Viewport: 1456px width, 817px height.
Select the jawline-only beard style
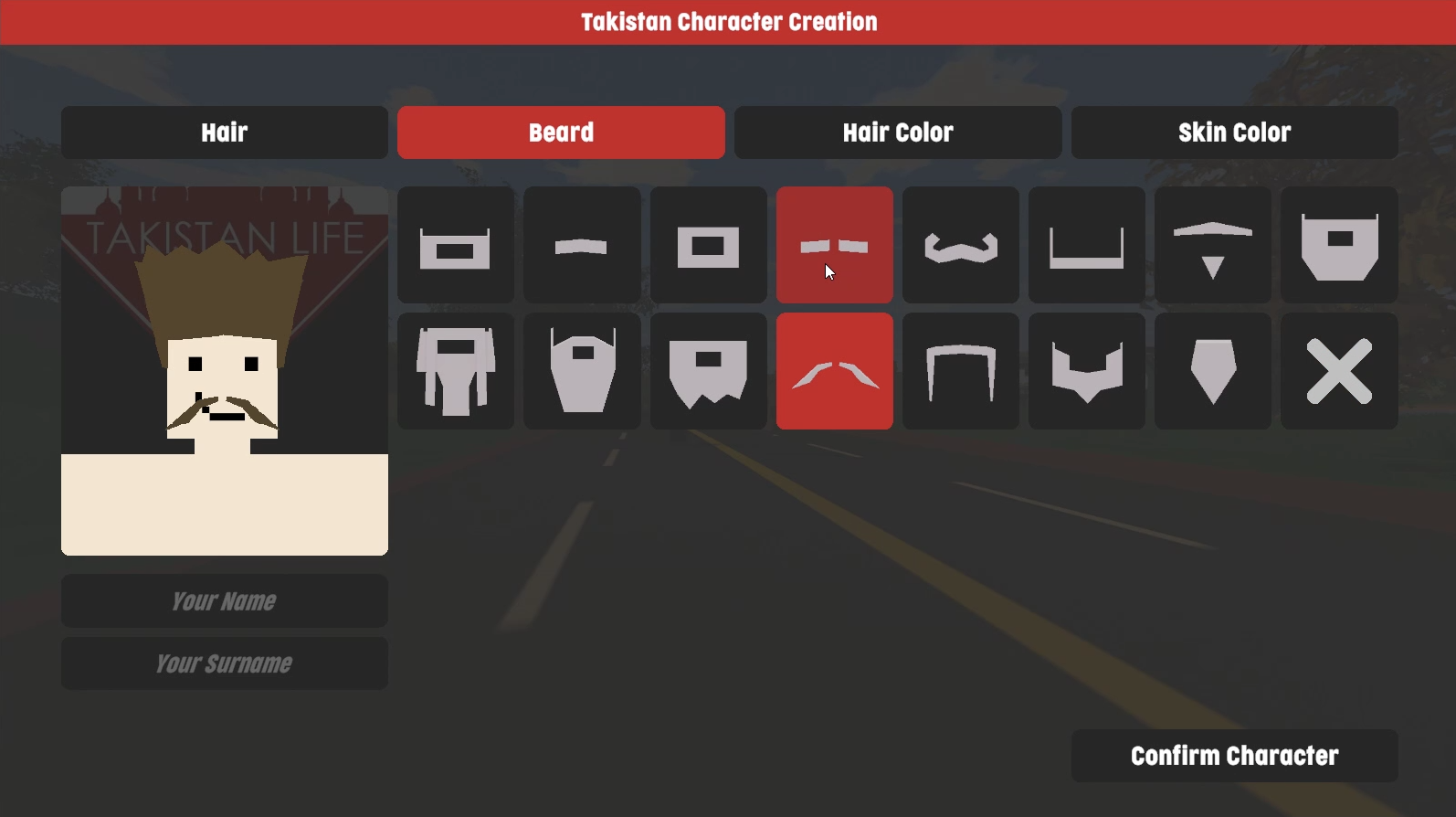(960, 371)
